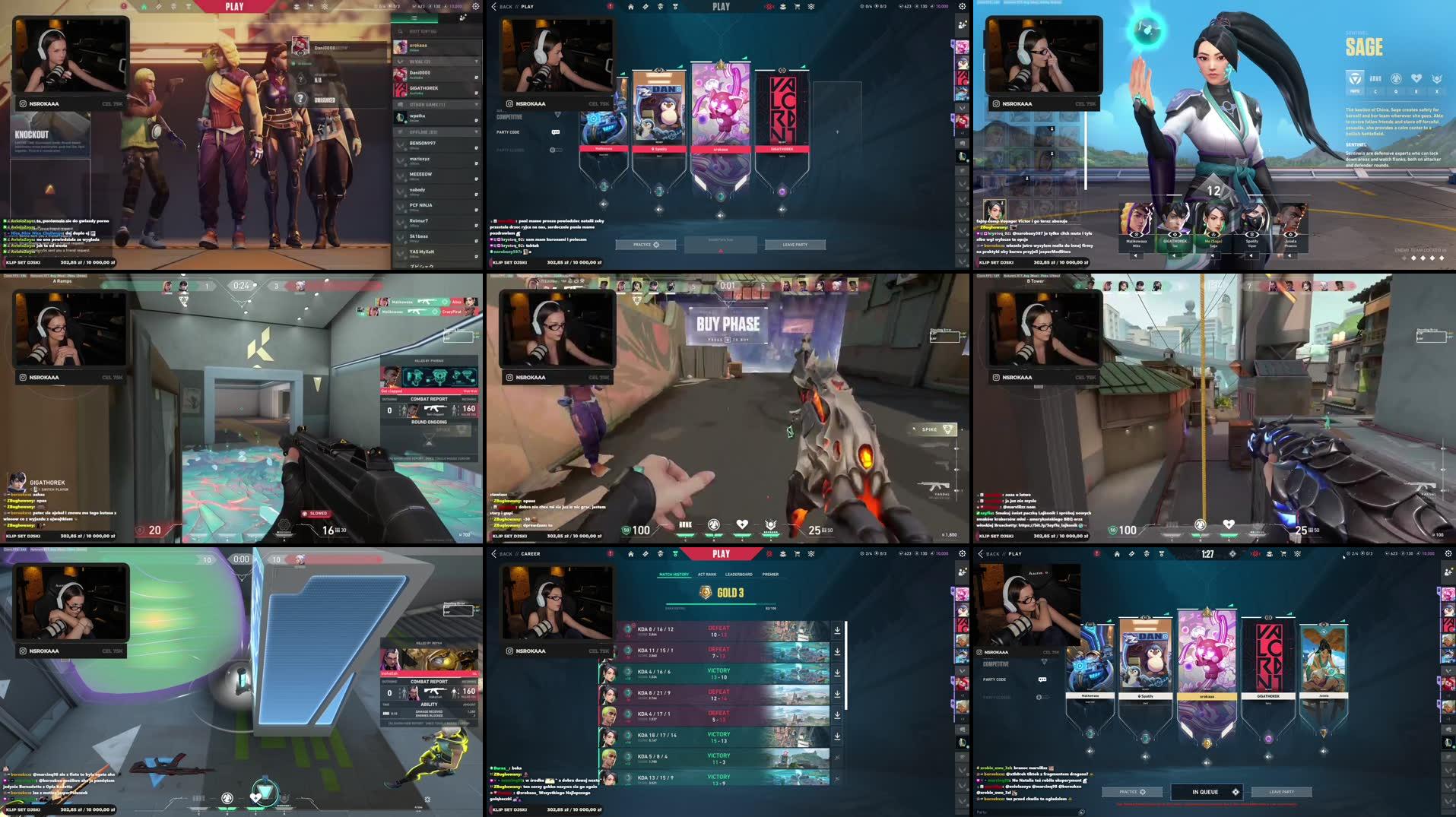Open the Battlepass trophy icon in top navigation
Viewport: 1456px width, 817px height.
675,6
